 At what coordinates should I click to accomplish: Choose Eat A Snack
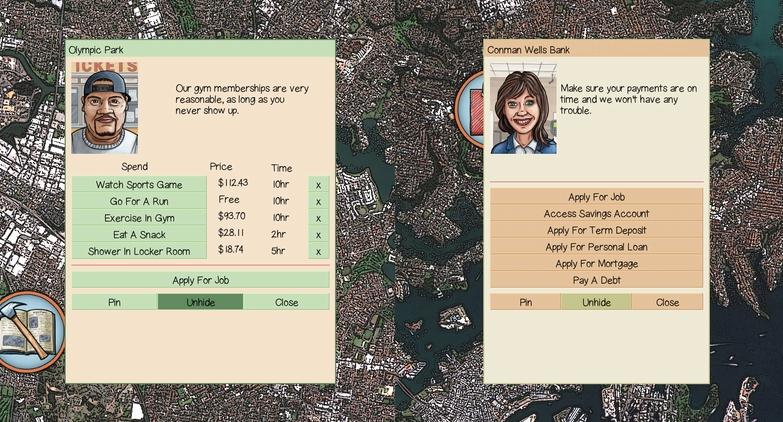[138, 234]
